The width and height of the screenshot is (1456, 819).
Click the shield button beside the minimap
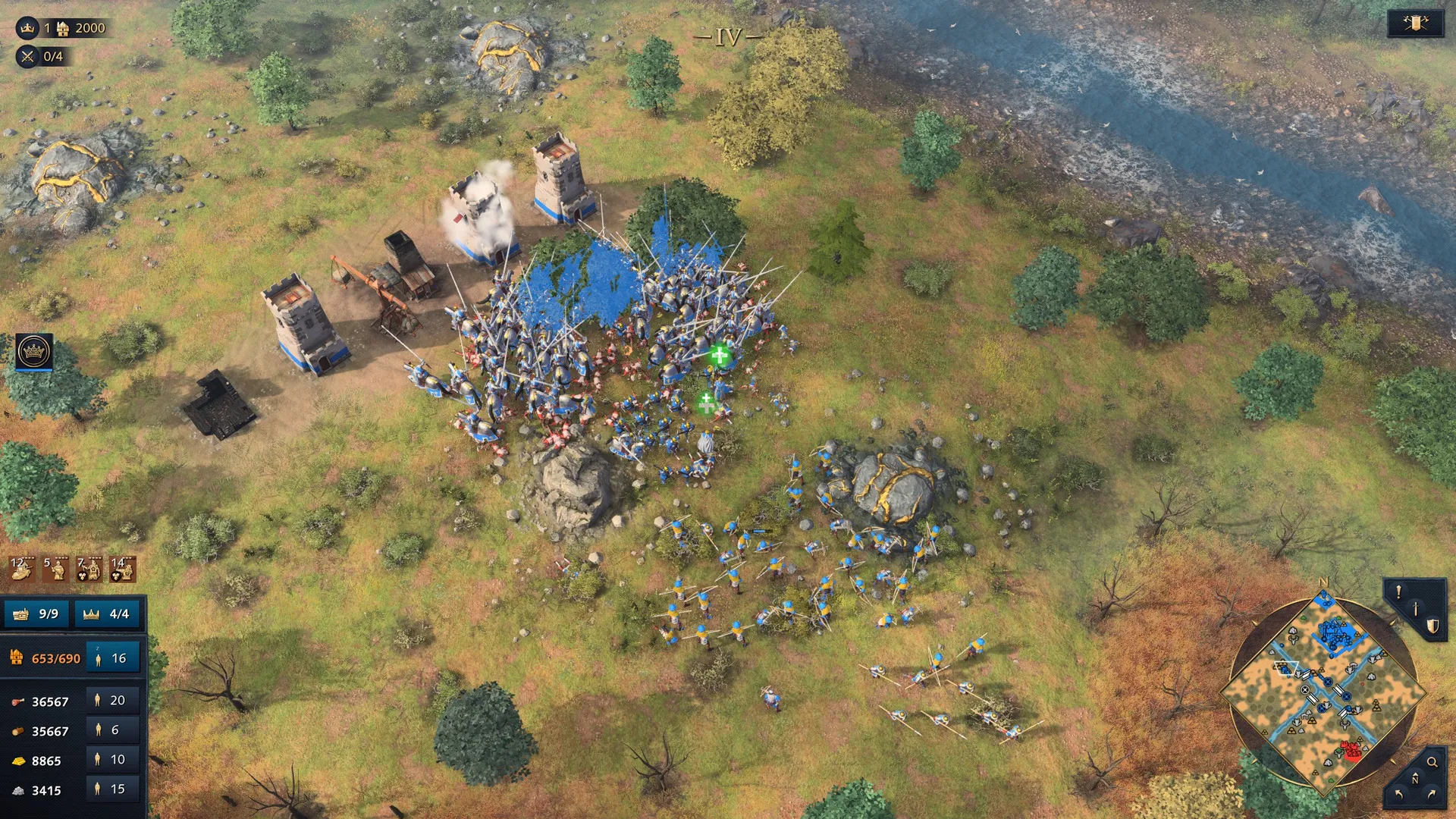(x=1432, y=626)
